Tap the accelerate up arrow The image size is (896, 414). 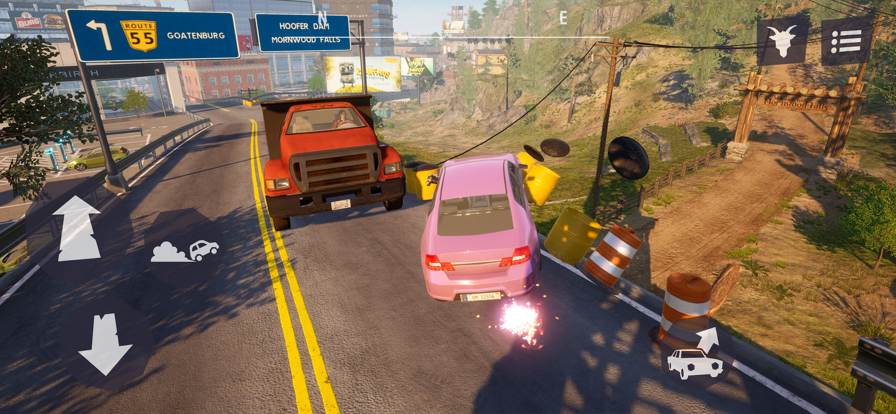pyautogui.click(x=77, y=228)
